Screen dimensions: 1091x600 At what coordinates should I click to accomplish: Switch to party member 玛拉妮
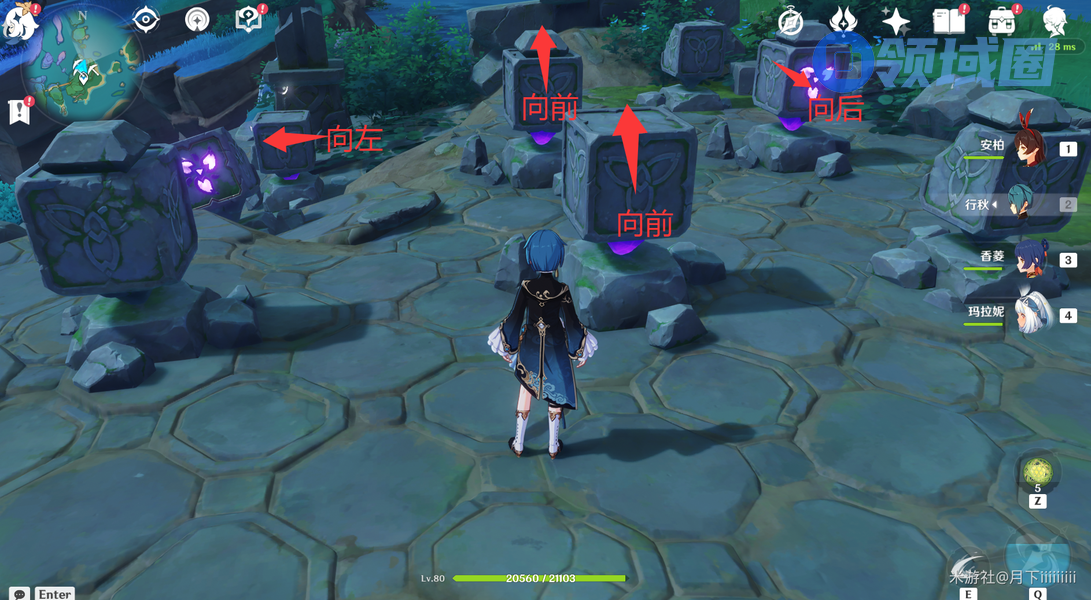click(1030, 315)
